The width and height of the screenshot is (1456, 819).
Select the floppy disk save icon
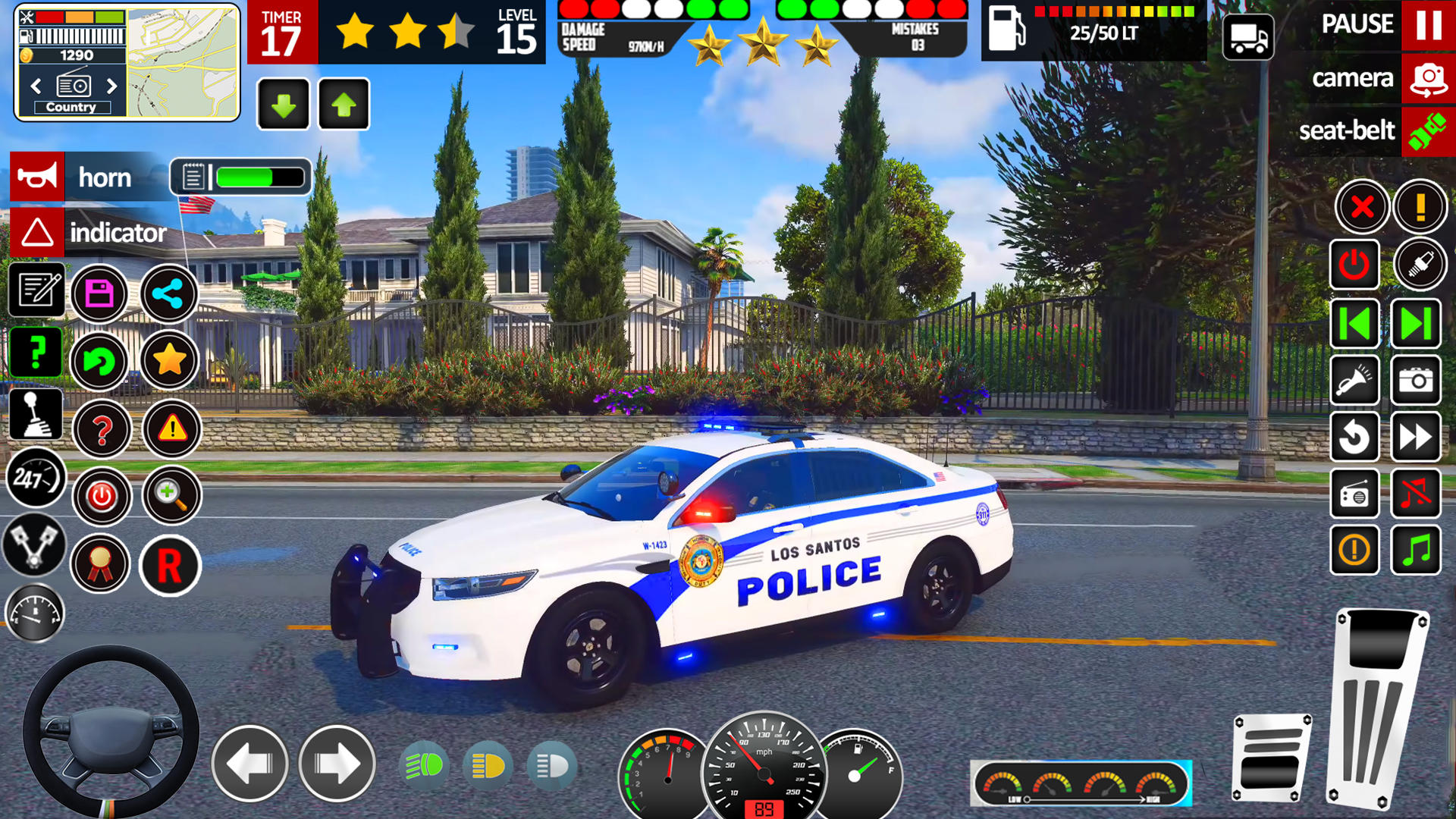pos(101,294)
